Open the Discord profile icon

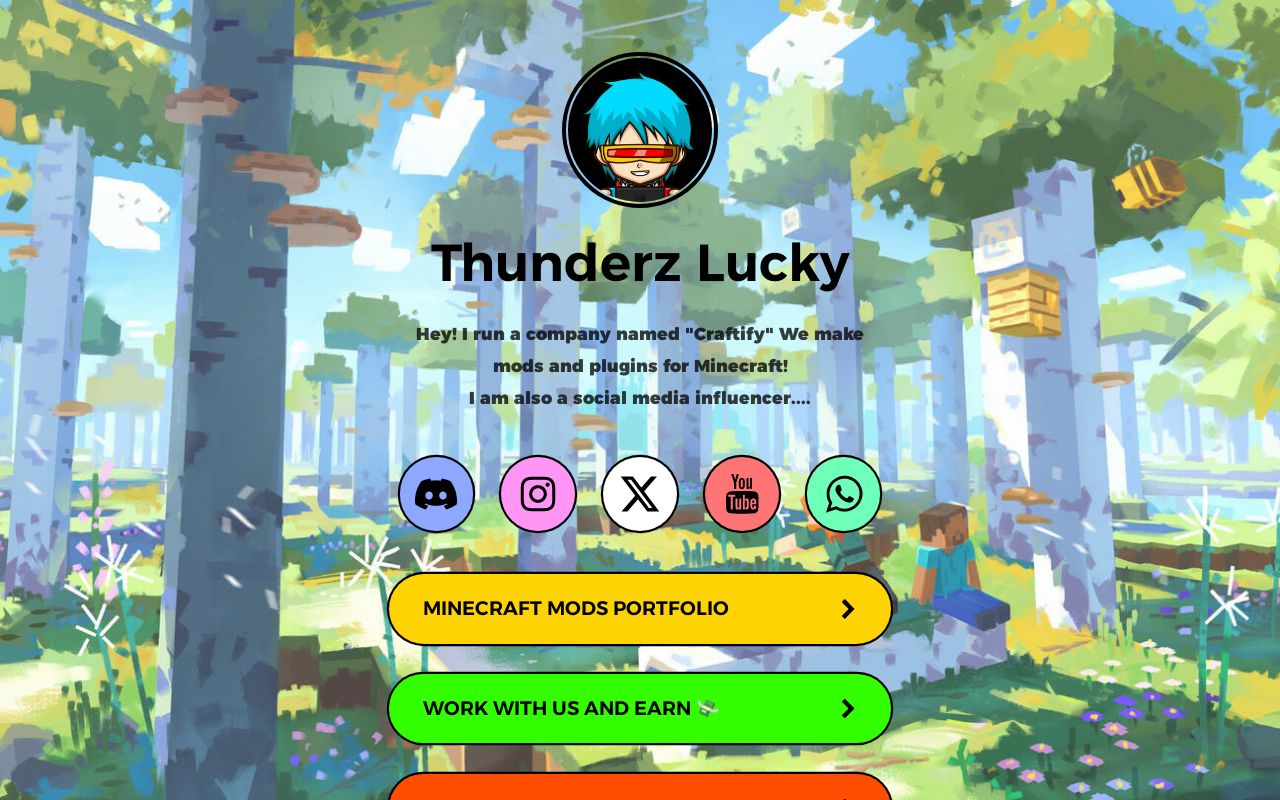437,493
